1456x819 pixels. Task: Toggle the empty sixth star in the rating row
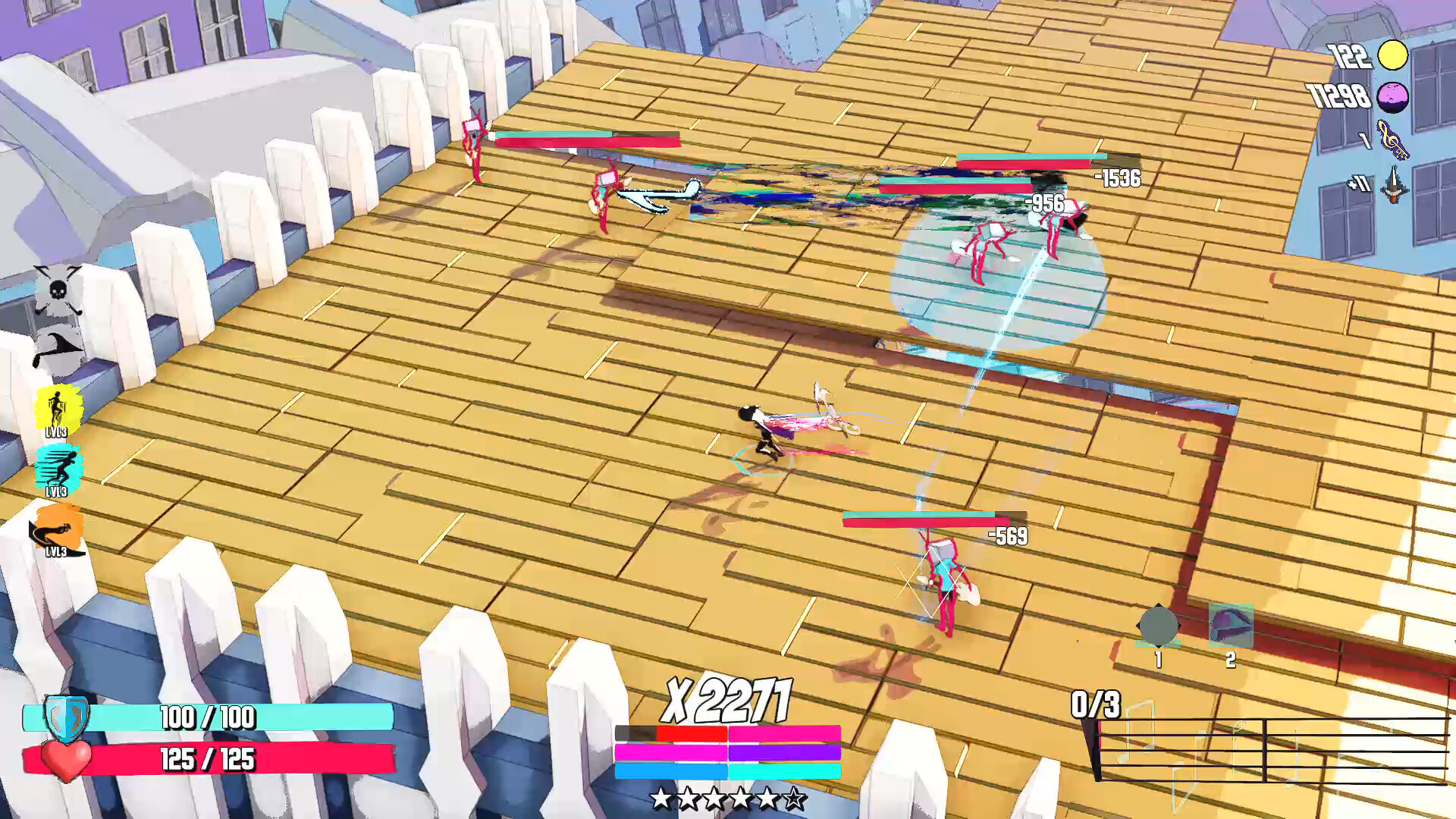795,797
